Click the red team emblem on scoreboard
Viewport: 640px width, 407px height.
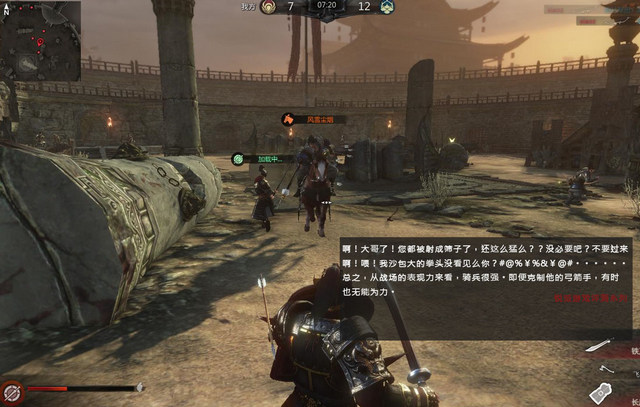point(266,6)
